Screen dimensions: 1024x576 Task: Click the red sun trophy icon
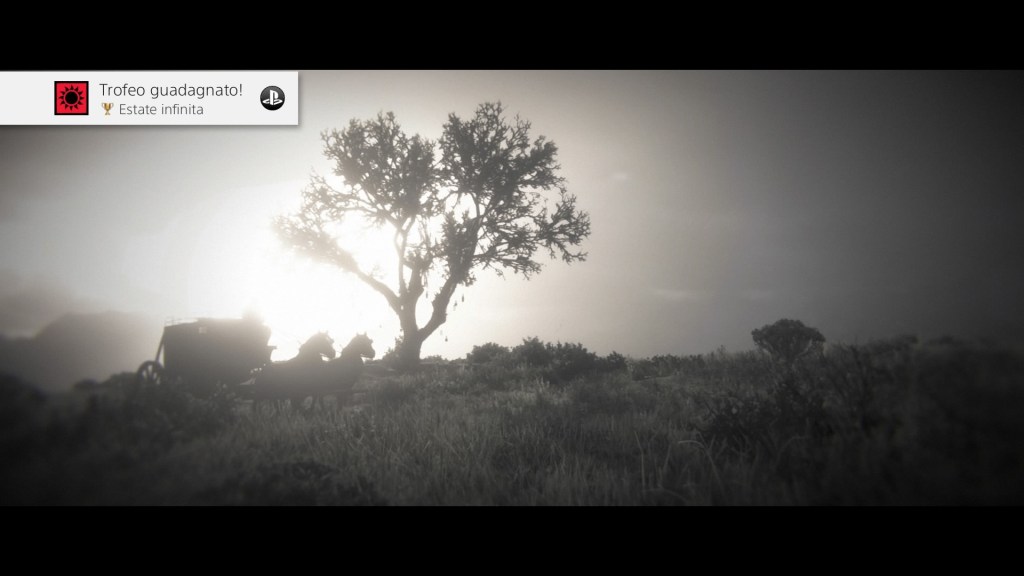pyautogui.click(x=72, y=98)
